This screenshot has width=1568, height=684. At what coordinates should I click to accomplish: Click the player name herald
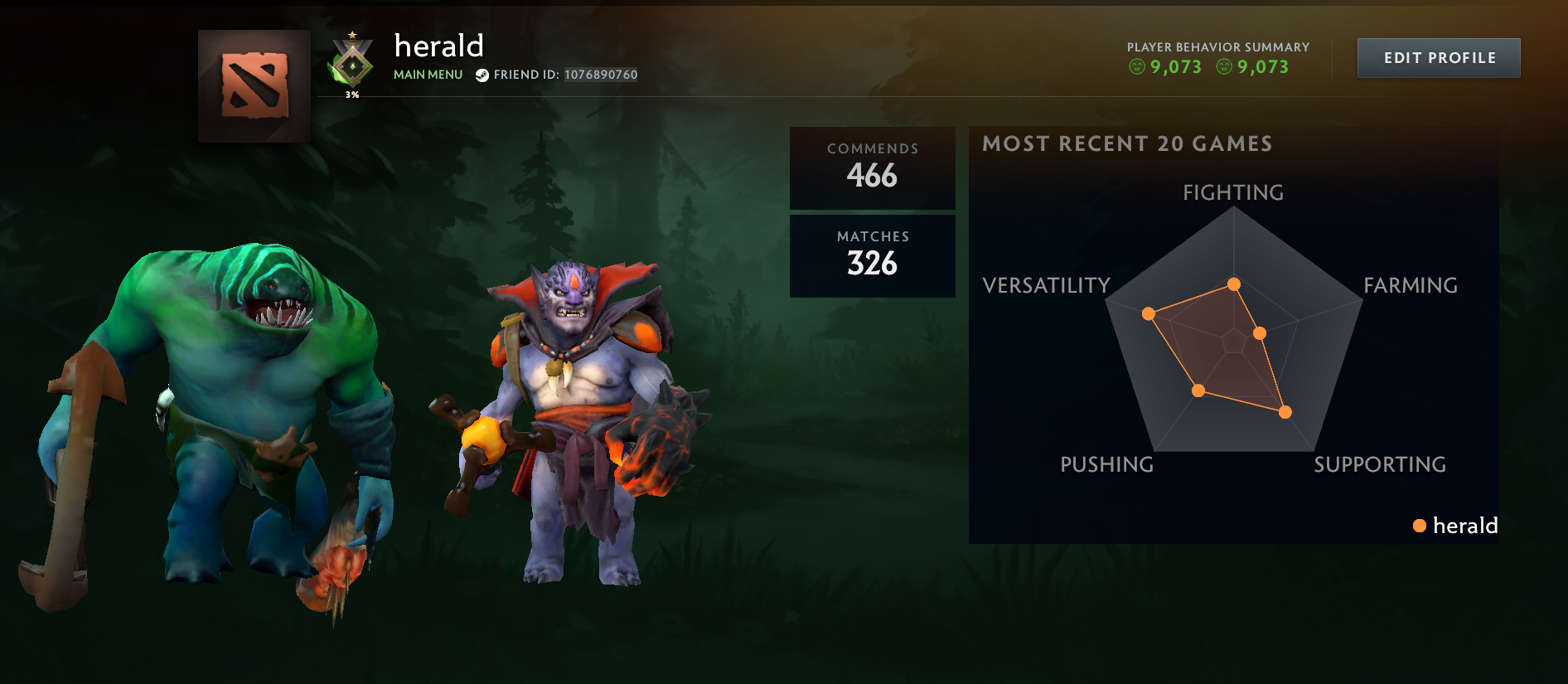[x=438, y=46]
